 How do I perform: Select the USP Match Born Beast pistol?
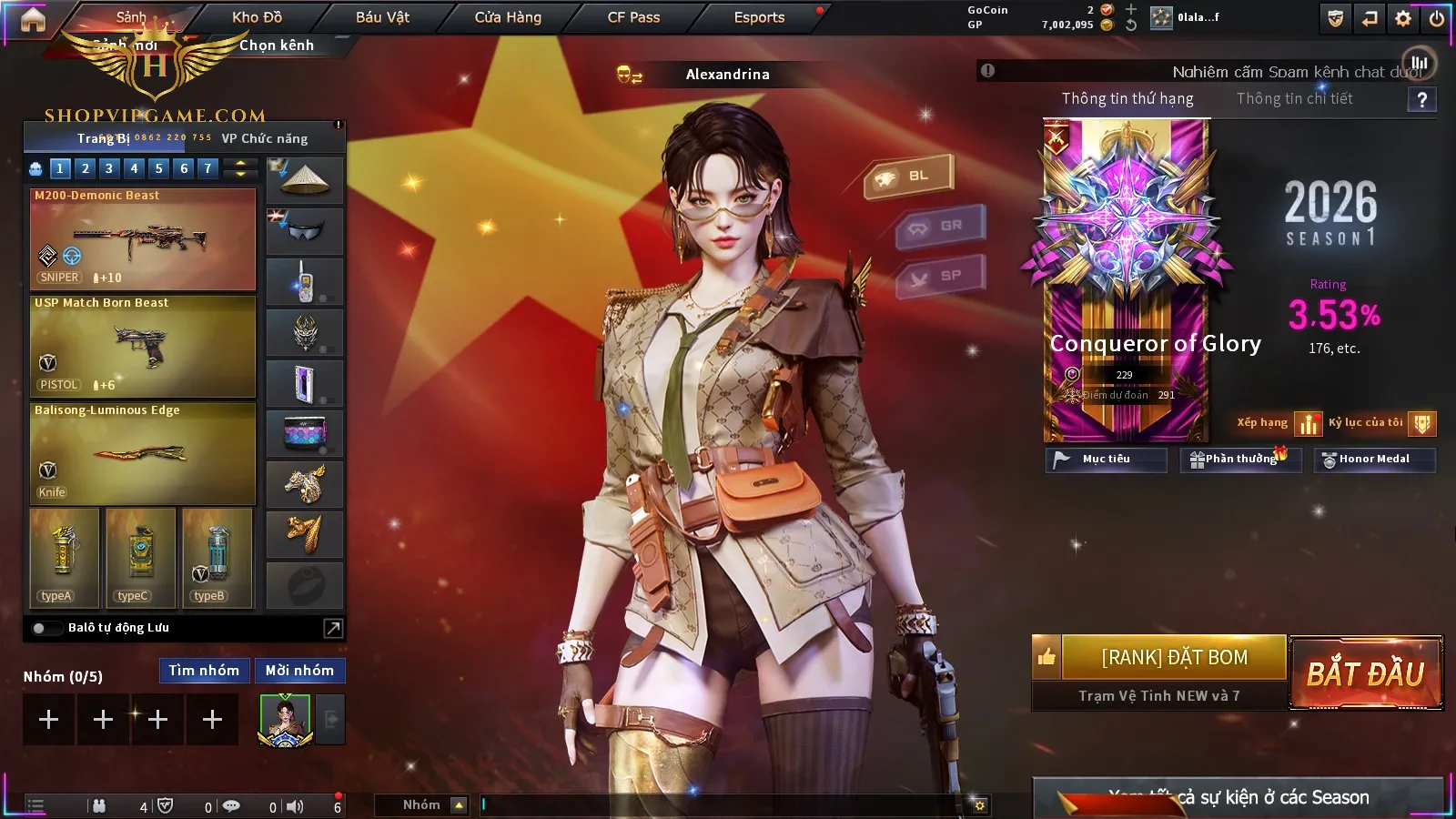point(143,347)
